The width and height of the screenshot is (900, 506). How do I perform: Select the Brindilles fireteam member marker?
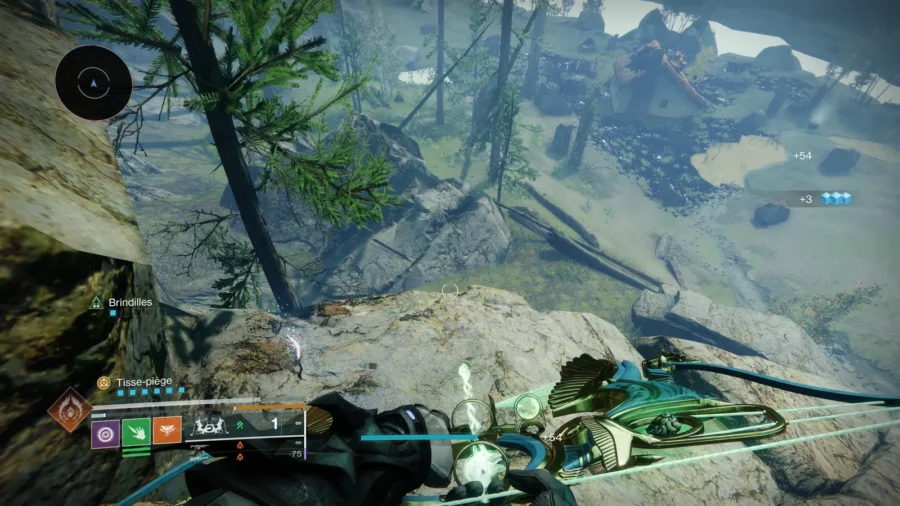[97, 301]
